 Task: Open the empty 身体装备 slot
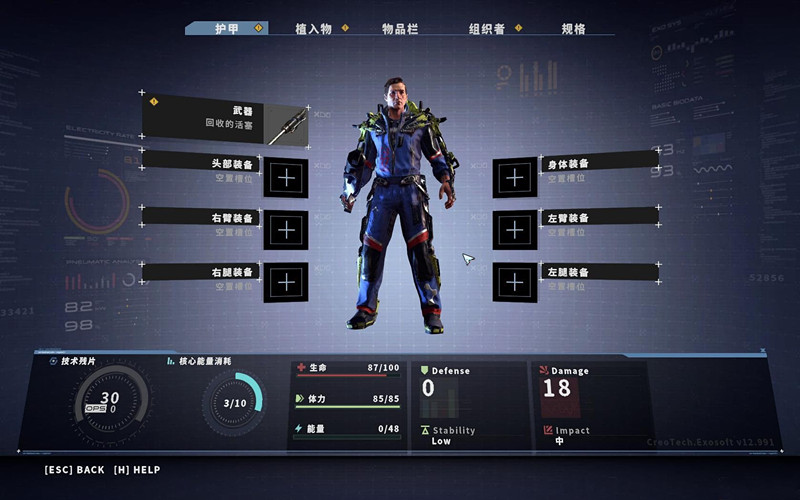click(515, 178)
